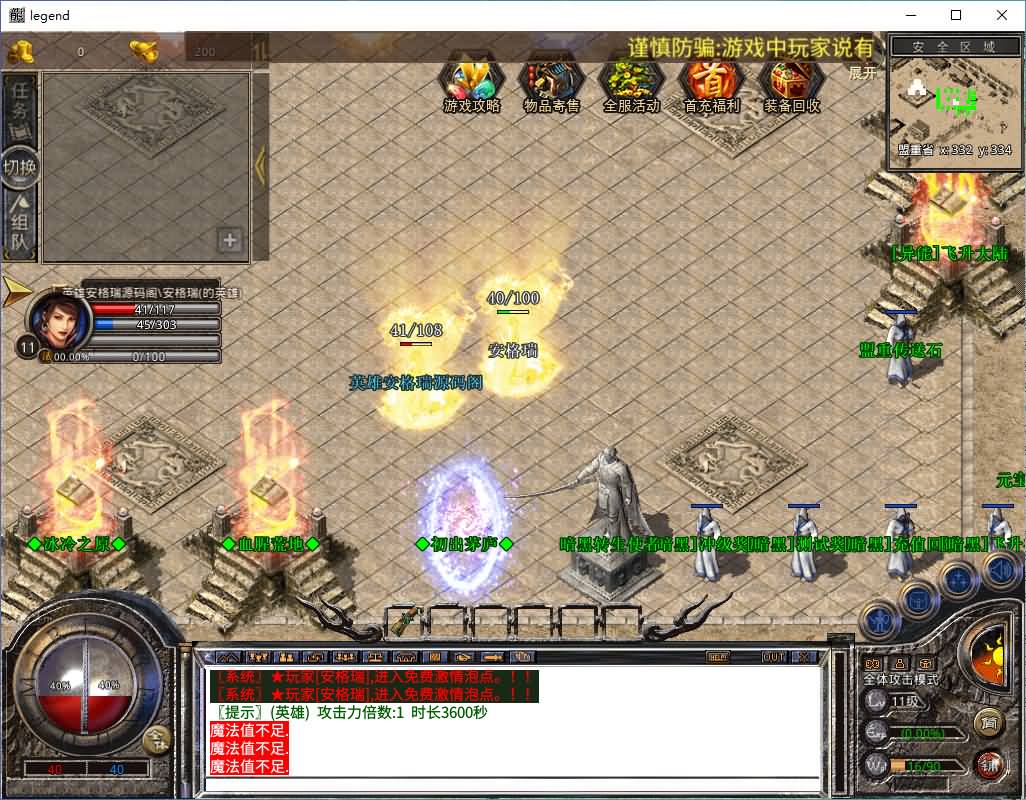Open the red 铺 store button
This screenshot has height=800, width=1026.
point(989,764)
